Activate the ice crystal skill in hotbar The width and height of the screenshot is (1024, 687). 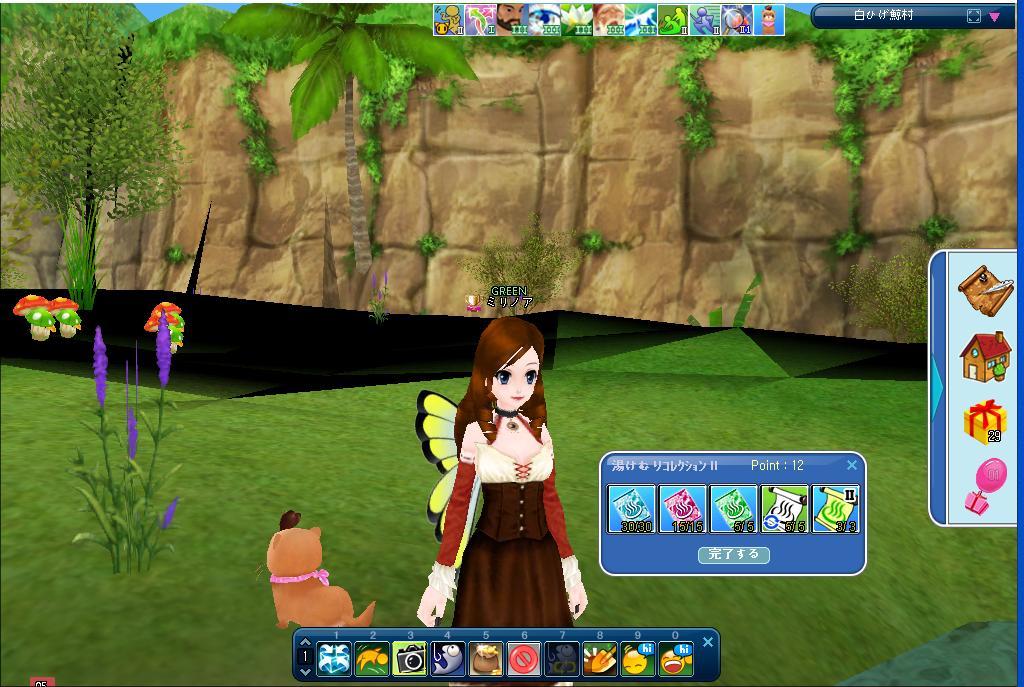[334, 659]
